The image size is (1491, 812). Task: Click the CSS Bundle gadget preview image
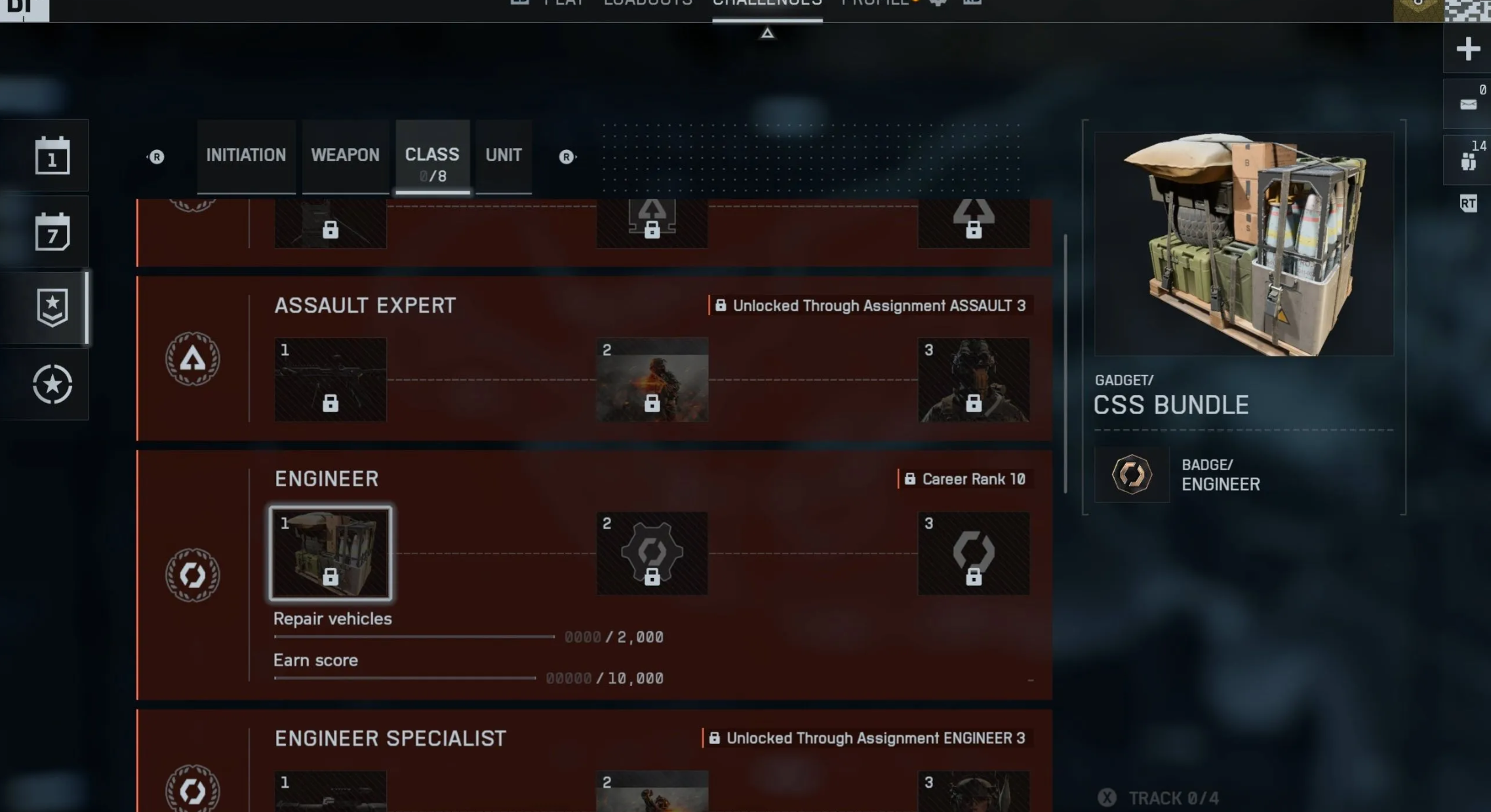[x=1243, y=244]
